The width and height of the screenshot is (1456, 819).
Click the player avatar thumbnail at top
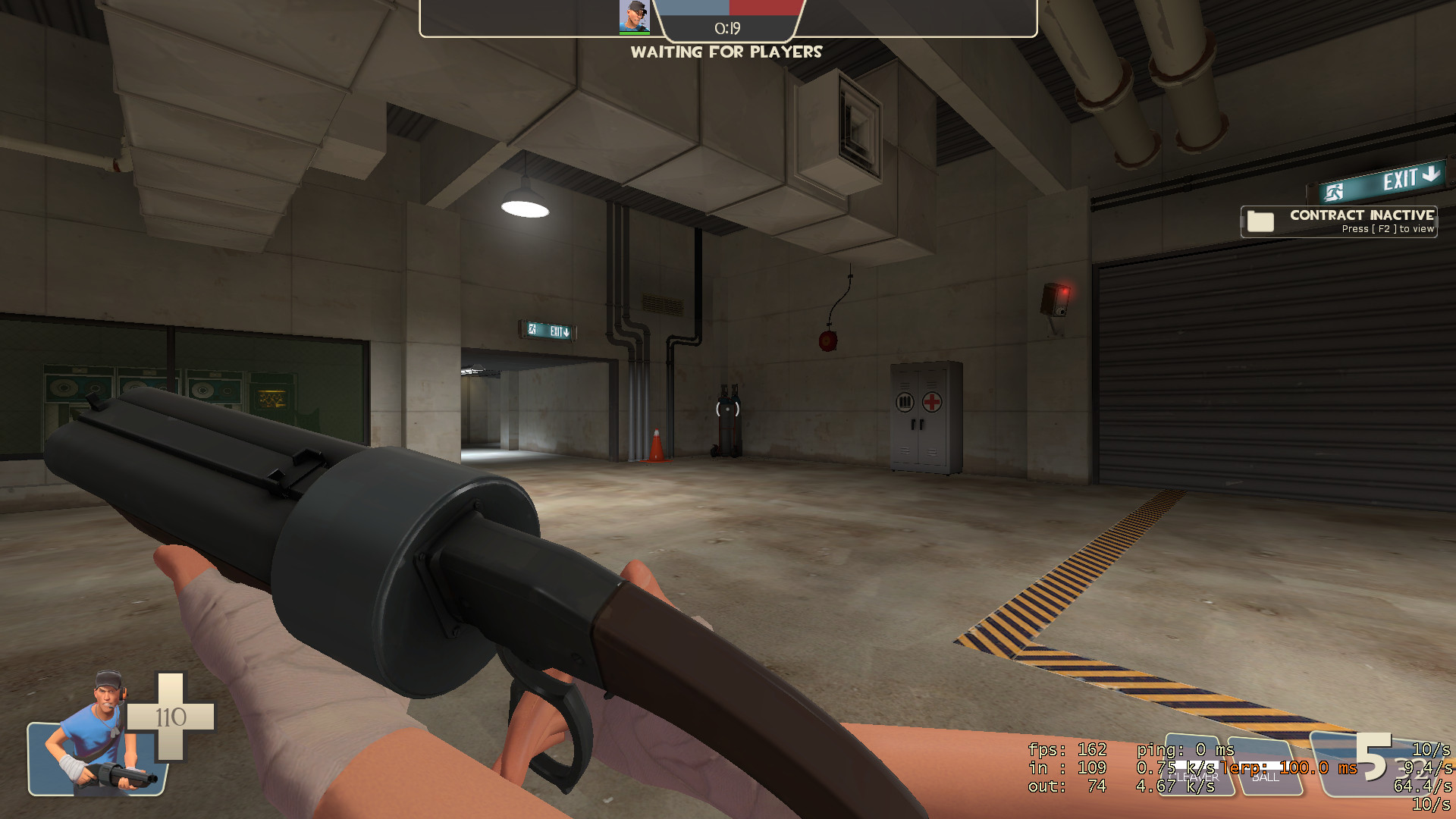(635, 15)
